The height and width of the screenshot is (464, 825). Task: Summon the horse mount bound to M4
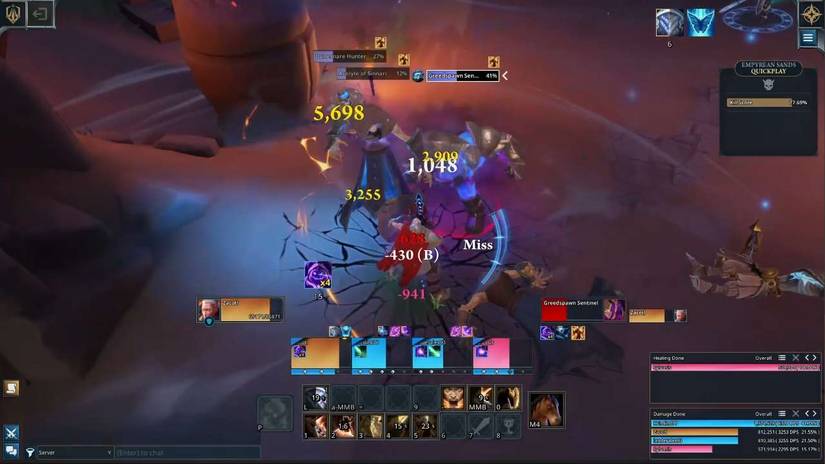point(547,409)
